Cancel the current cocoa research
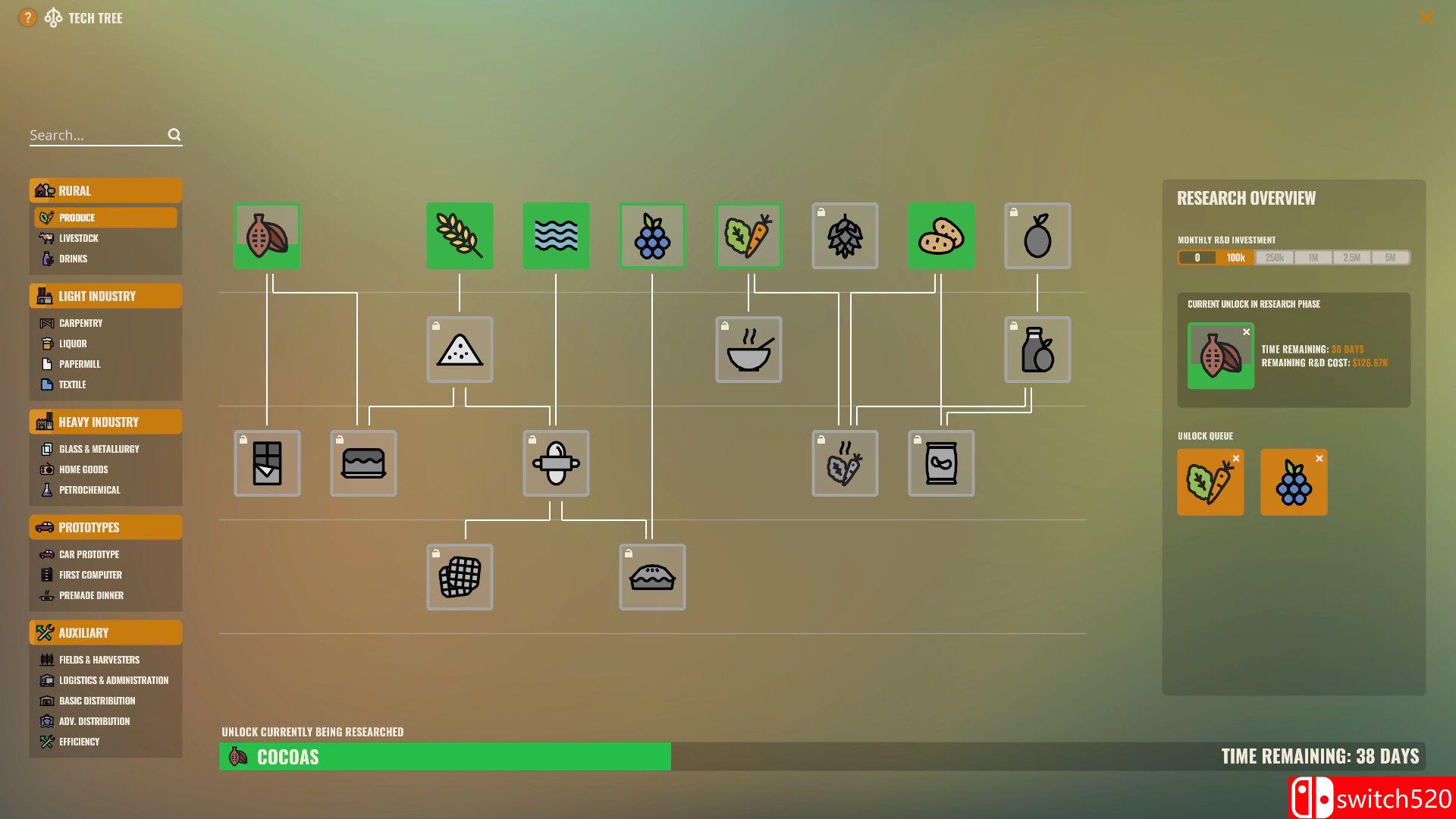1456x819 pixels. coord(1246,332)
